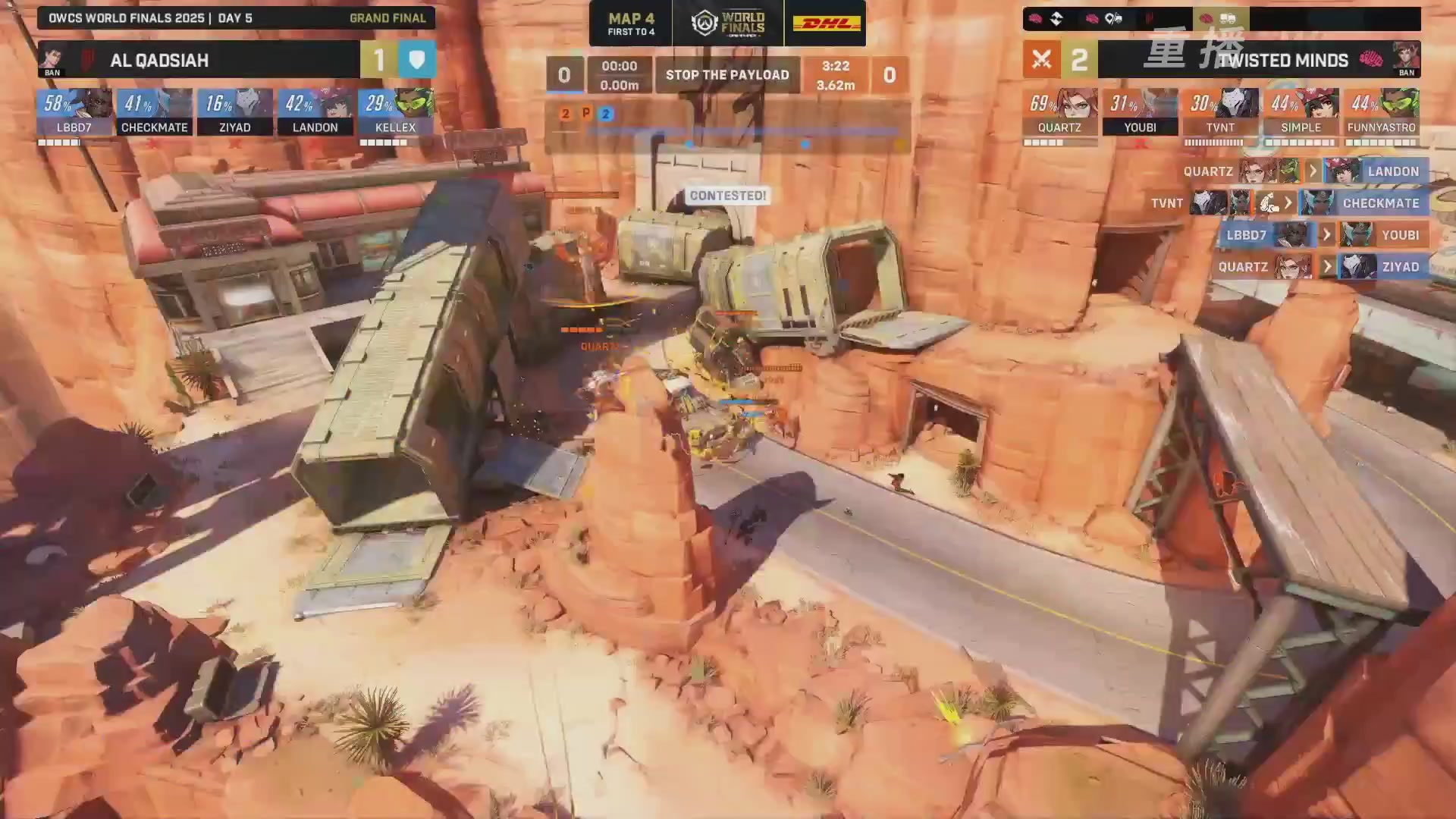Screen dimensions: 1456x819
Task: Select FUNNYASTRO's player card
Action: click(x=1382, y=112)
